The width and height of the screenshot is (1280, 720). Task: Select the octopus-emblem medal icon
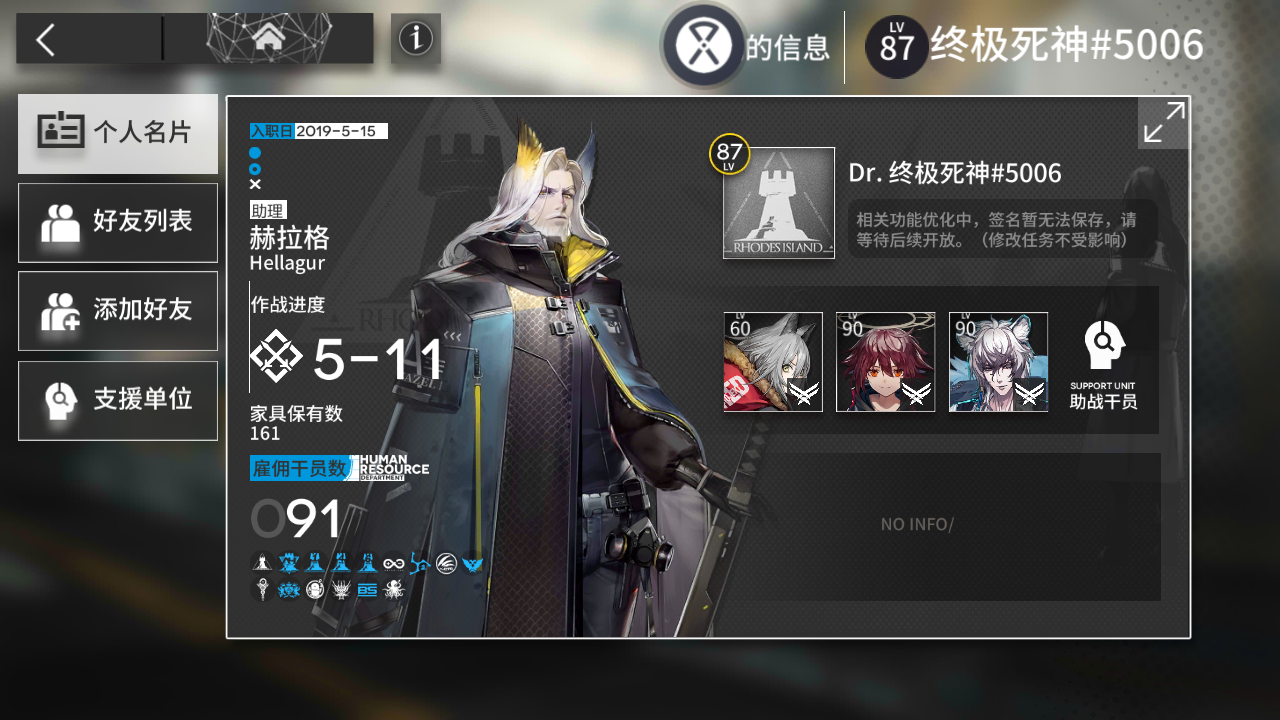(x=393, y=589)
